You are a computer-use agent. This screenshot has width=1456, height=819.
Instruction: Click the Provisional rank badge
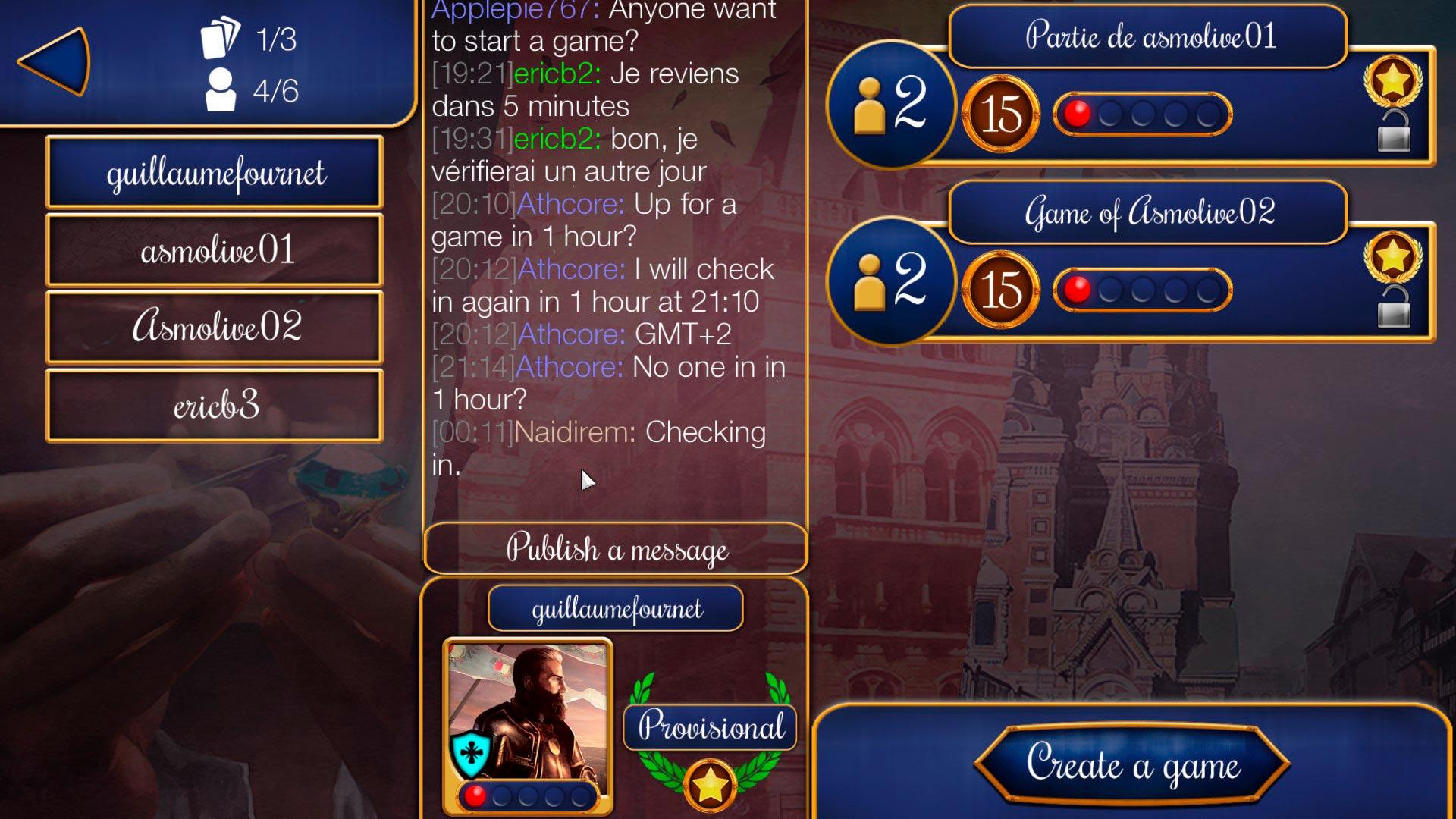coord(710,726)
